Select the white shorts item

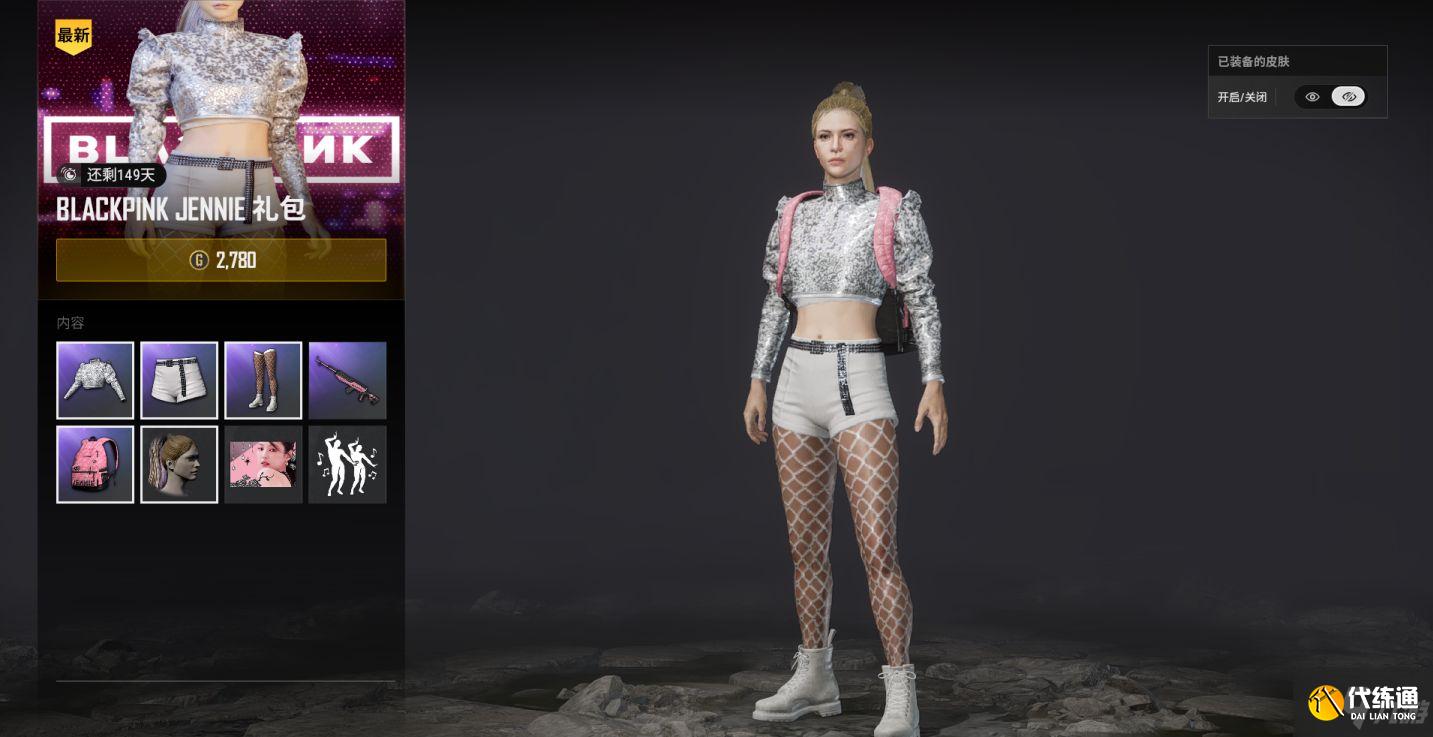(x=179, y=380)
